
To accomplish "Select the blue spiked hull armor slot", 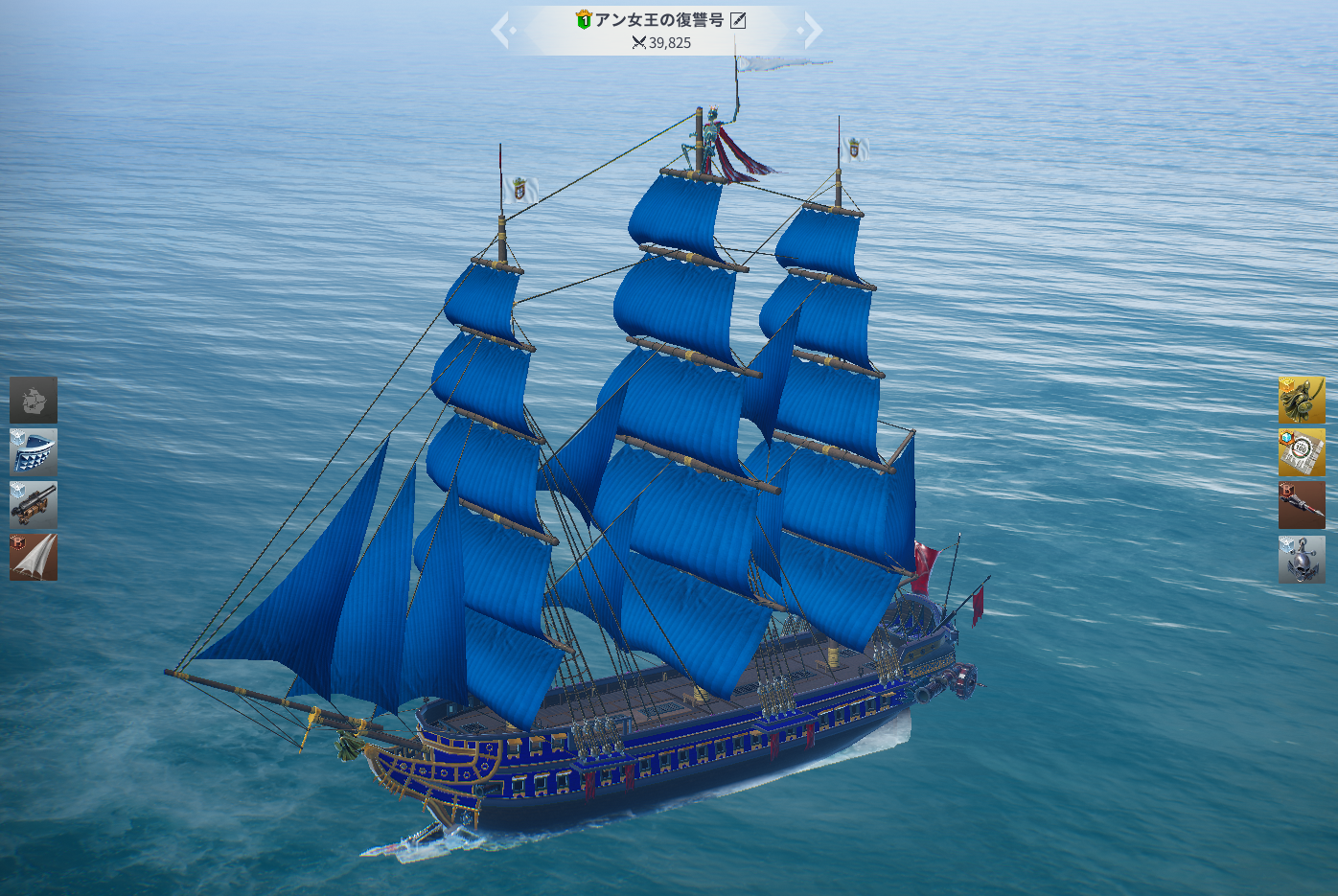I will click(34, 452).
